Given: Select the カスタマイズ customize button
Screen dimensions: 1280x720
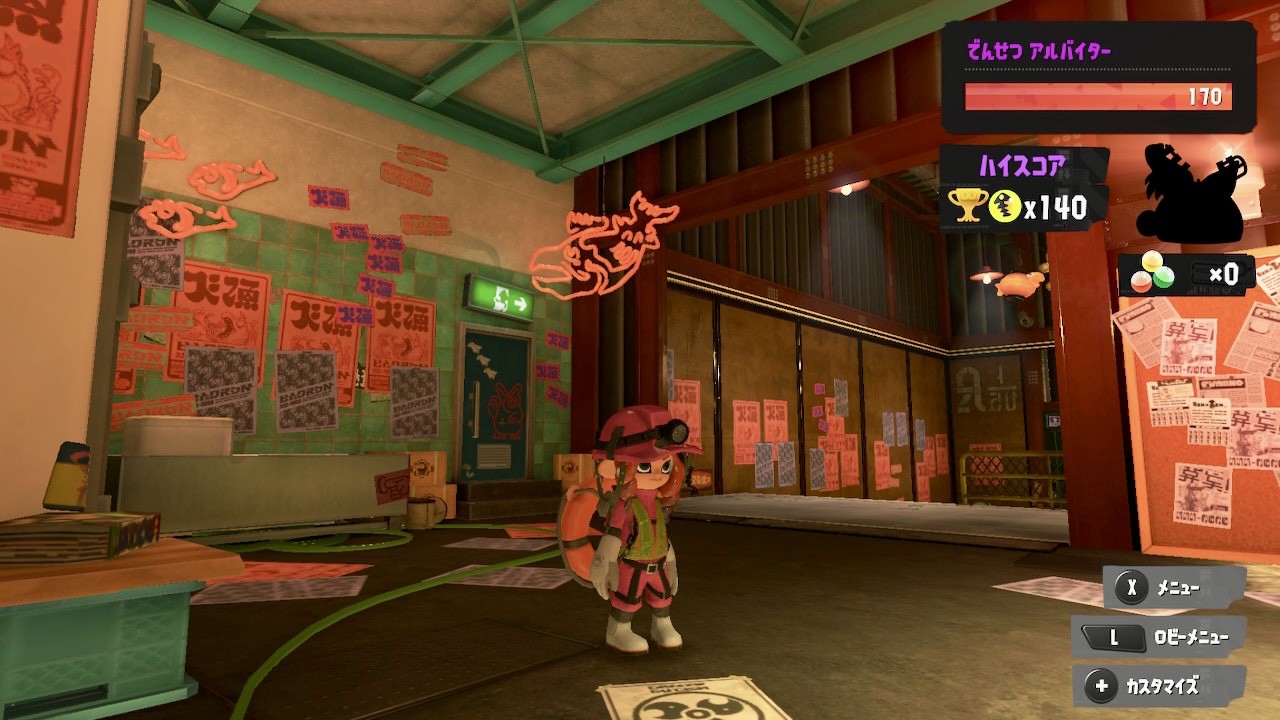Looking at the screenshot, I should pyautogui.click(x=1159, y=687).
